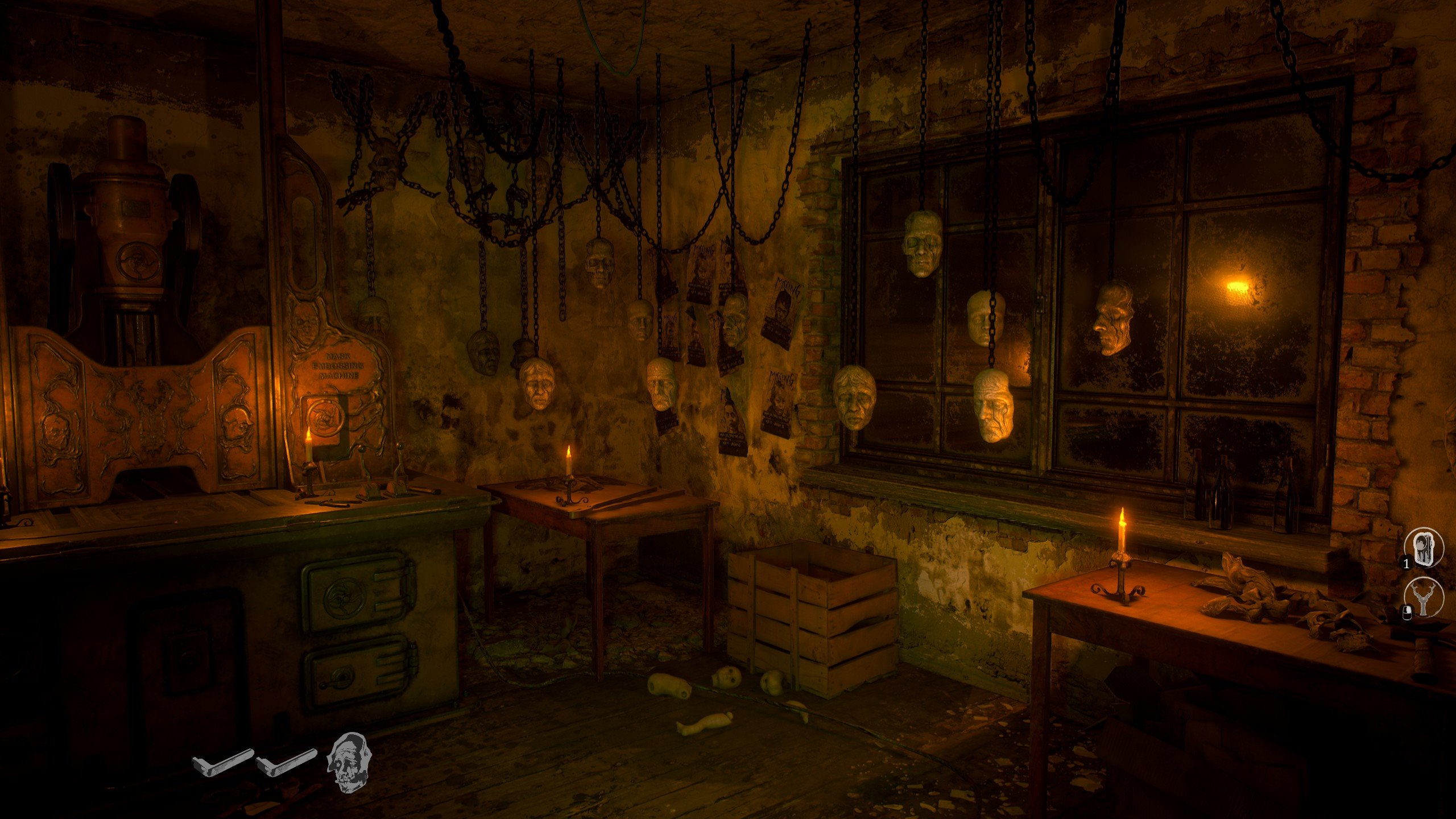Activate the slingshot weapon icon
This screenshot has width=1456, height=819.
click(1424, 599)
